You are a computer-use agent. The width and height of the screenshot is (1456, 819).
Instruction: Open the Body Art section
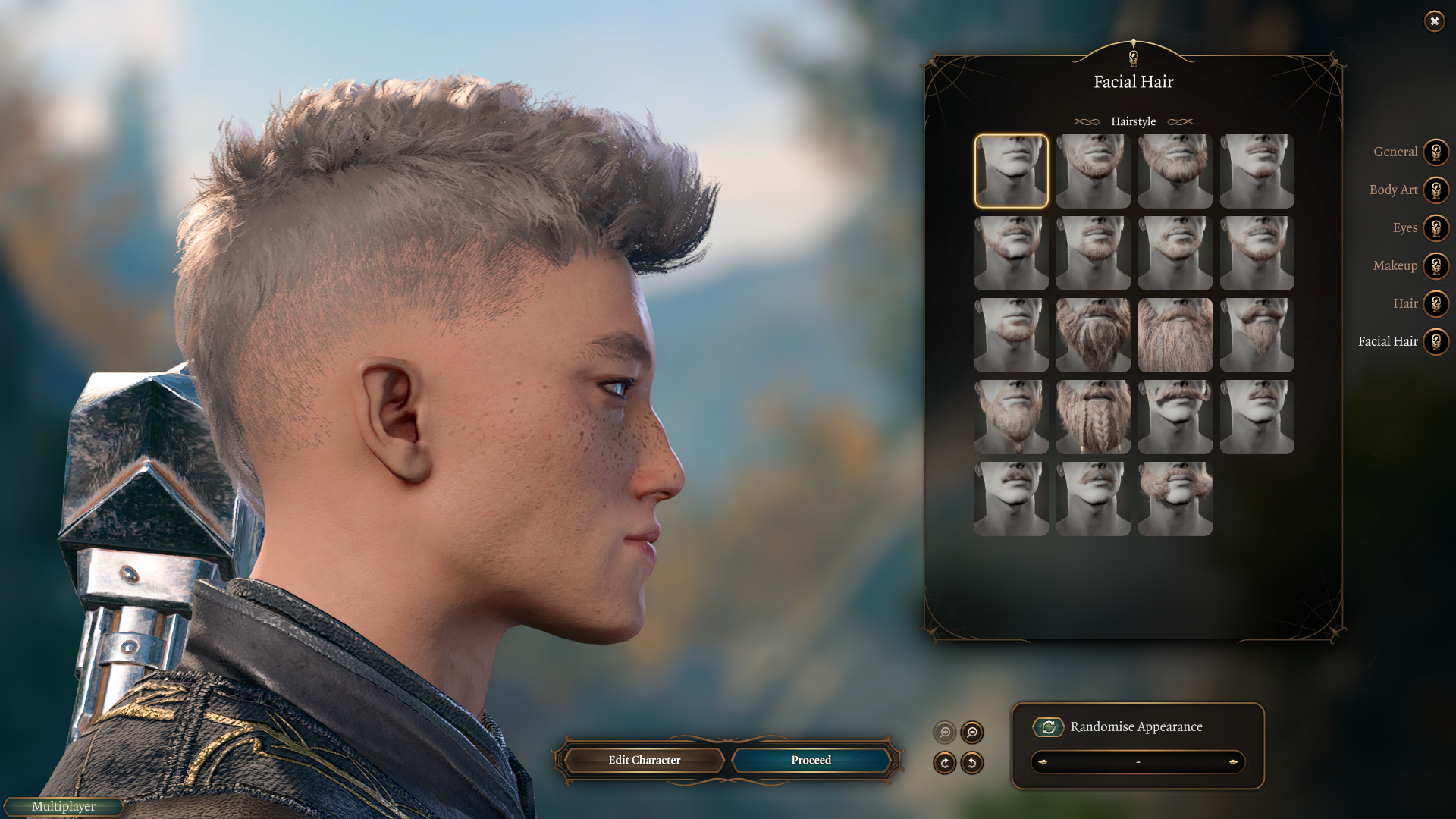tap(1436, 190)
